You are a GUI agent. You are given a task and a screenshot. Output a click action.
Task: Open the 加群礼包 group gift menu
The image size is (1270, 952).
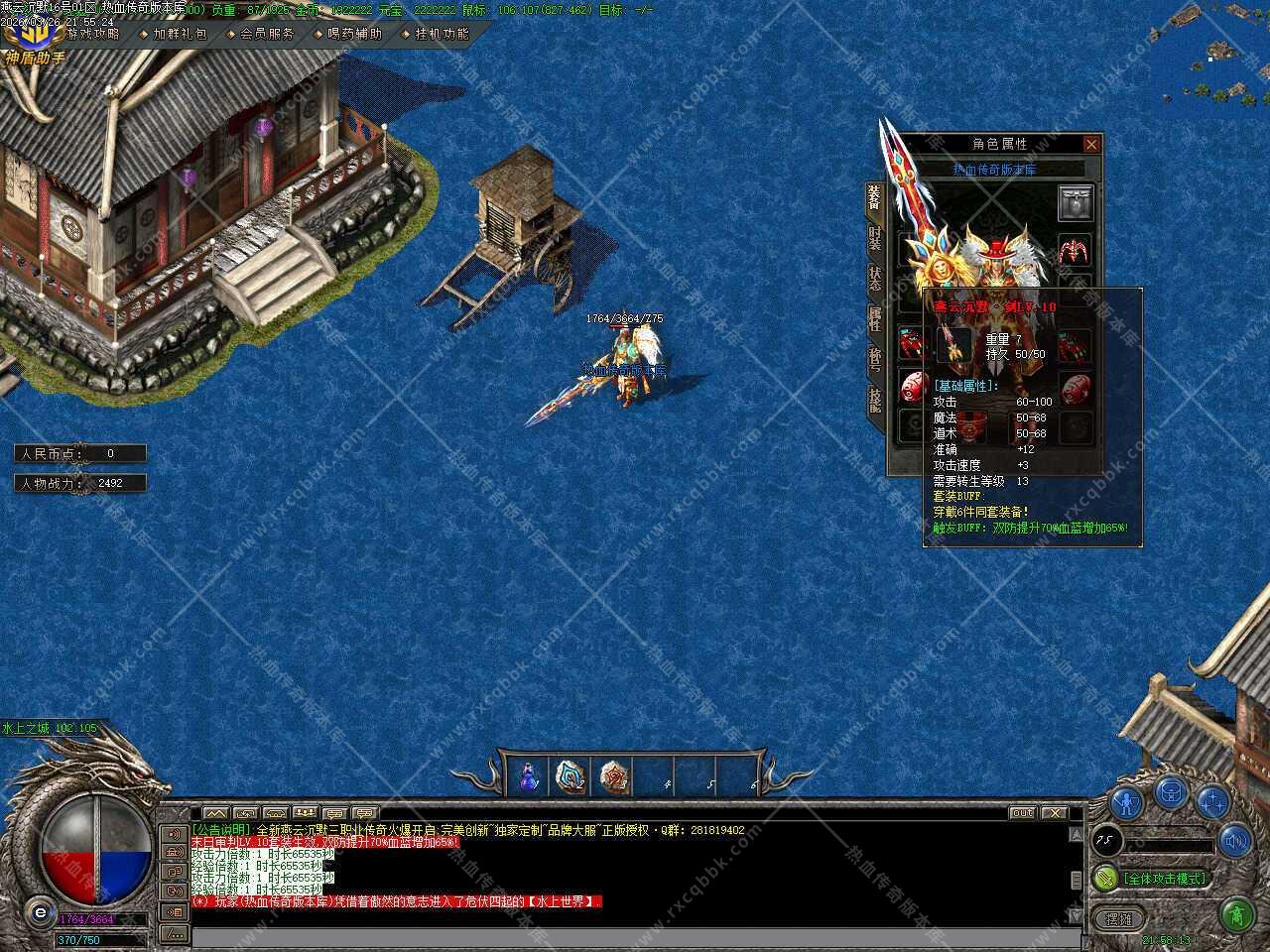coord(180,34)
